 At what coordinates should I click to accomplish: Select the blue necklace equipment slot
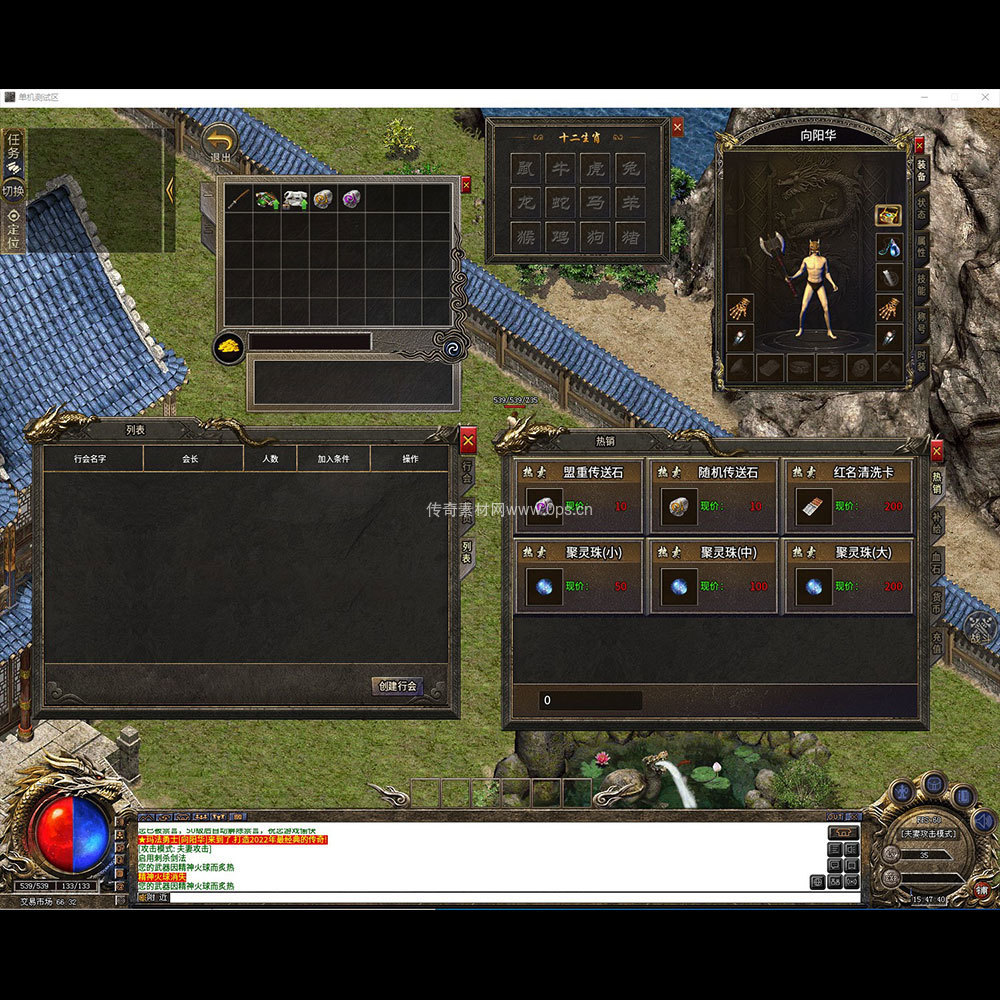889,246
